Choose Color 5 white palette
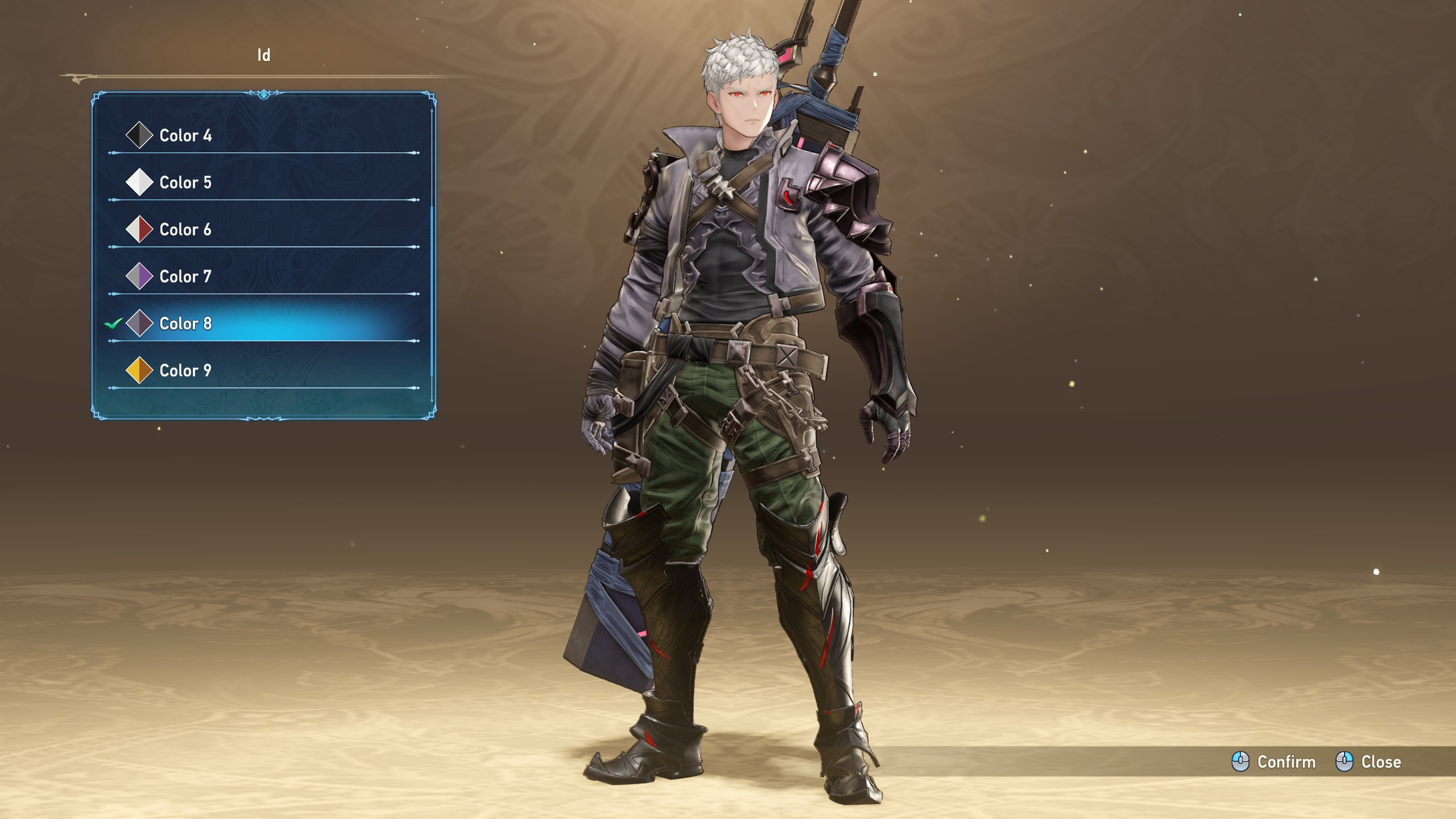Image resolution: width=1456 pixels, height=819 pixels. point(185,183)
